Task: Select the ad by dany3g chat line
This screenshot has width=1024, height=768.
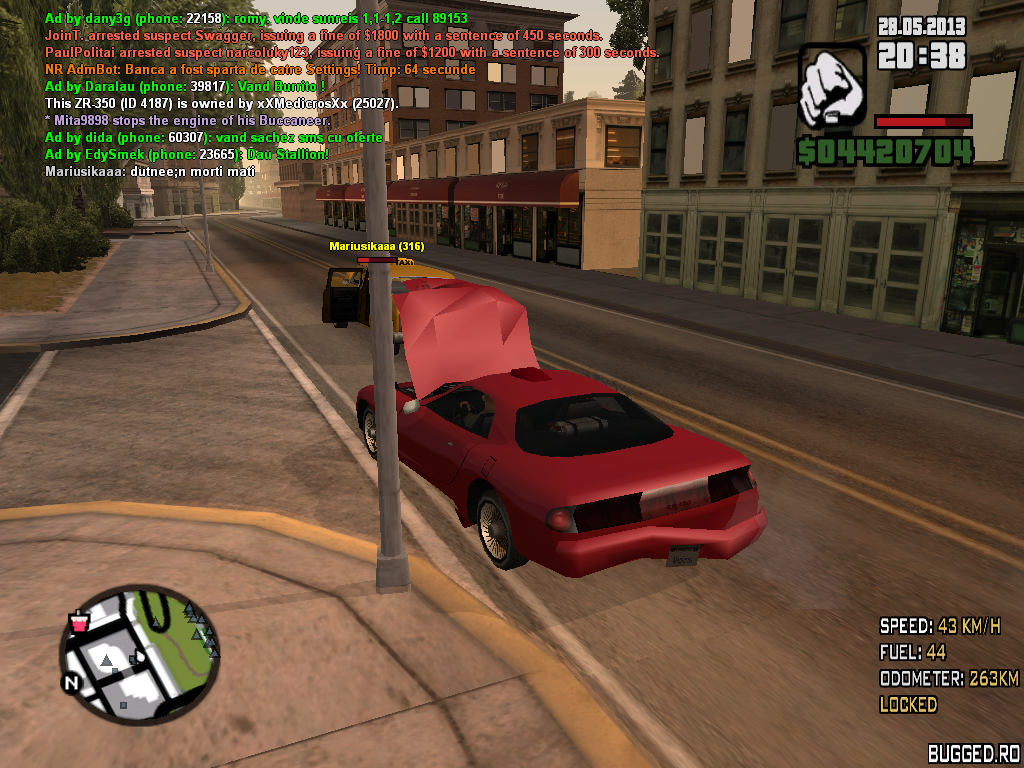Action: (x=256, y=19)
